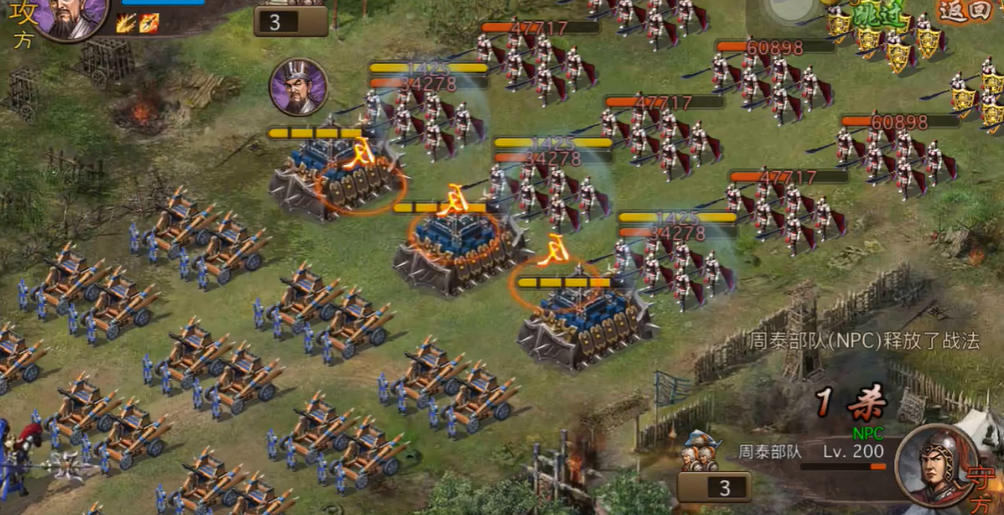Screen dimensions: 1004x515
Task: Select the attacker general portrait
Action: click(71, 16)
